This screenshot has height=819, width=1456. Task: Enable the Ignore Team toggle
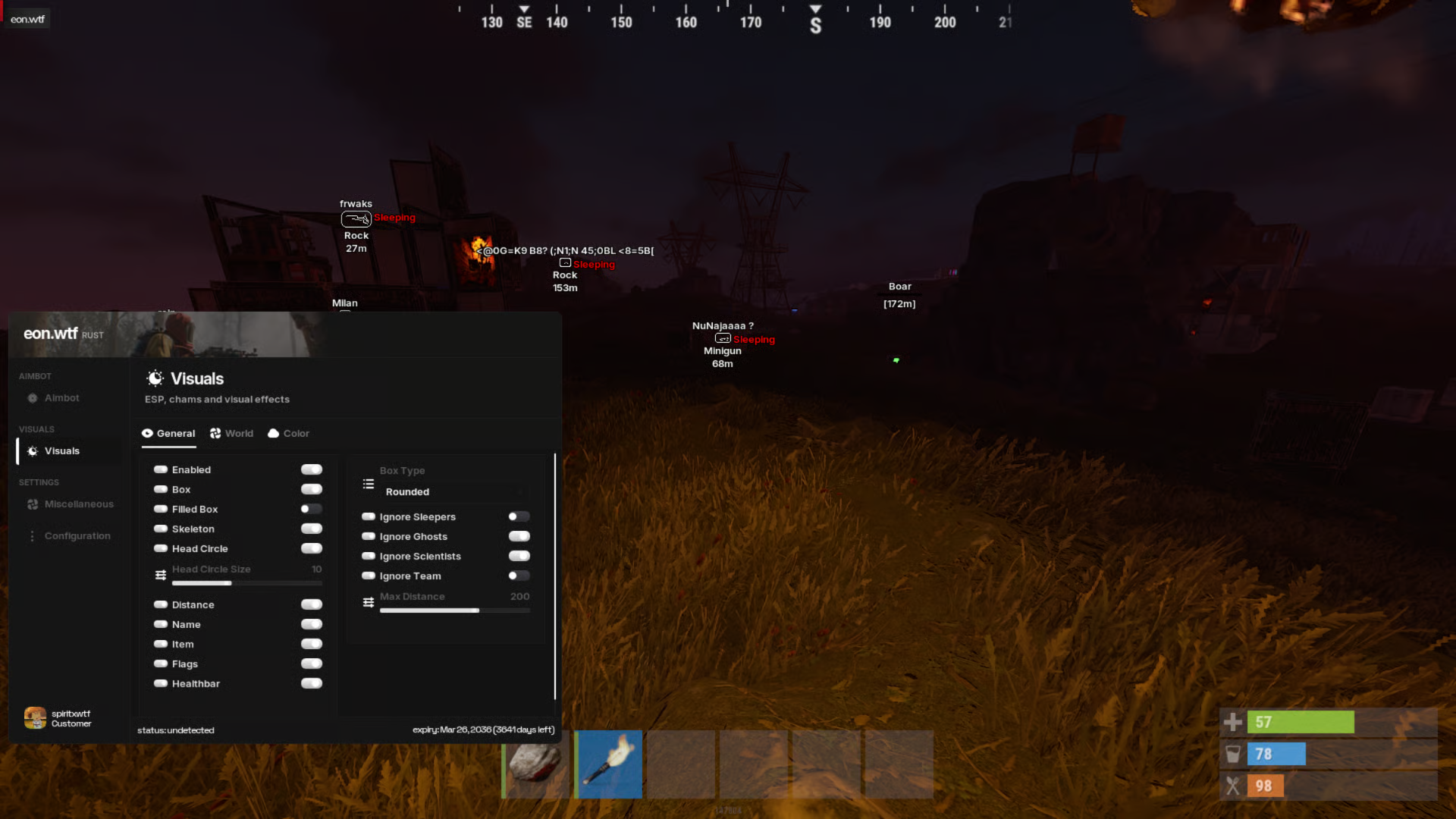point(519,576)
